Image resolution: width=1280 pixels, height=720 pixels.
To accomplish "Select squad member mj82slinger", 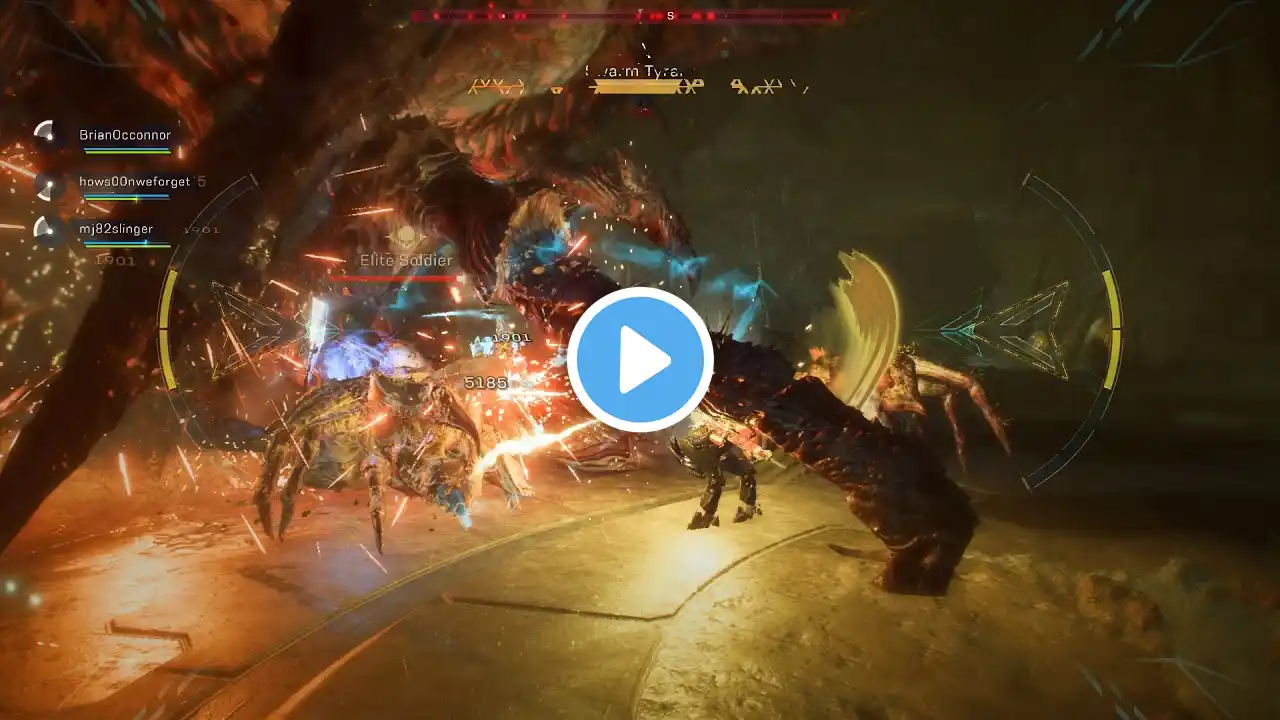I will pos(116,229).
